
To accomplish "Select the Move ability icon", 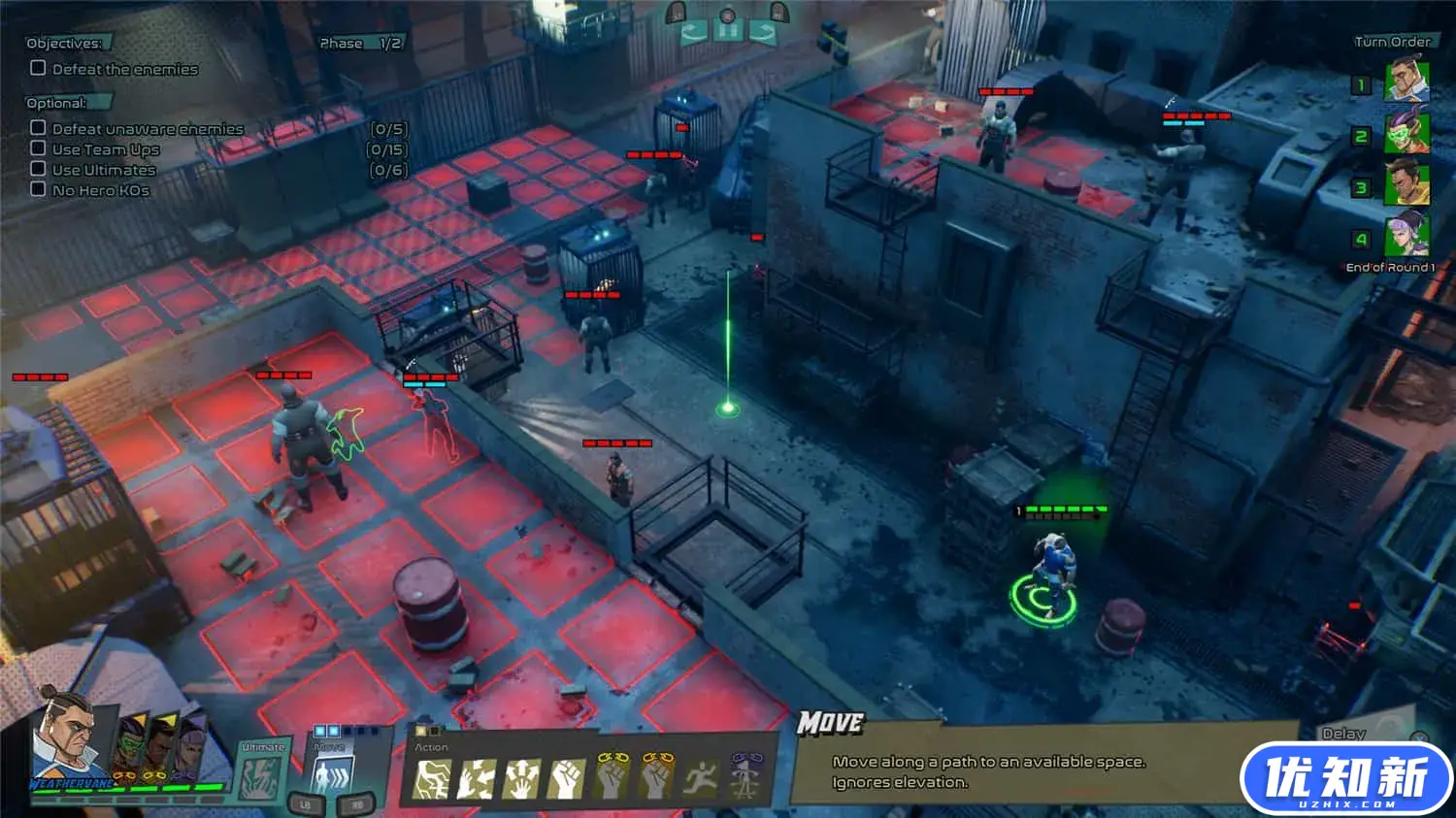I will 330,777.
